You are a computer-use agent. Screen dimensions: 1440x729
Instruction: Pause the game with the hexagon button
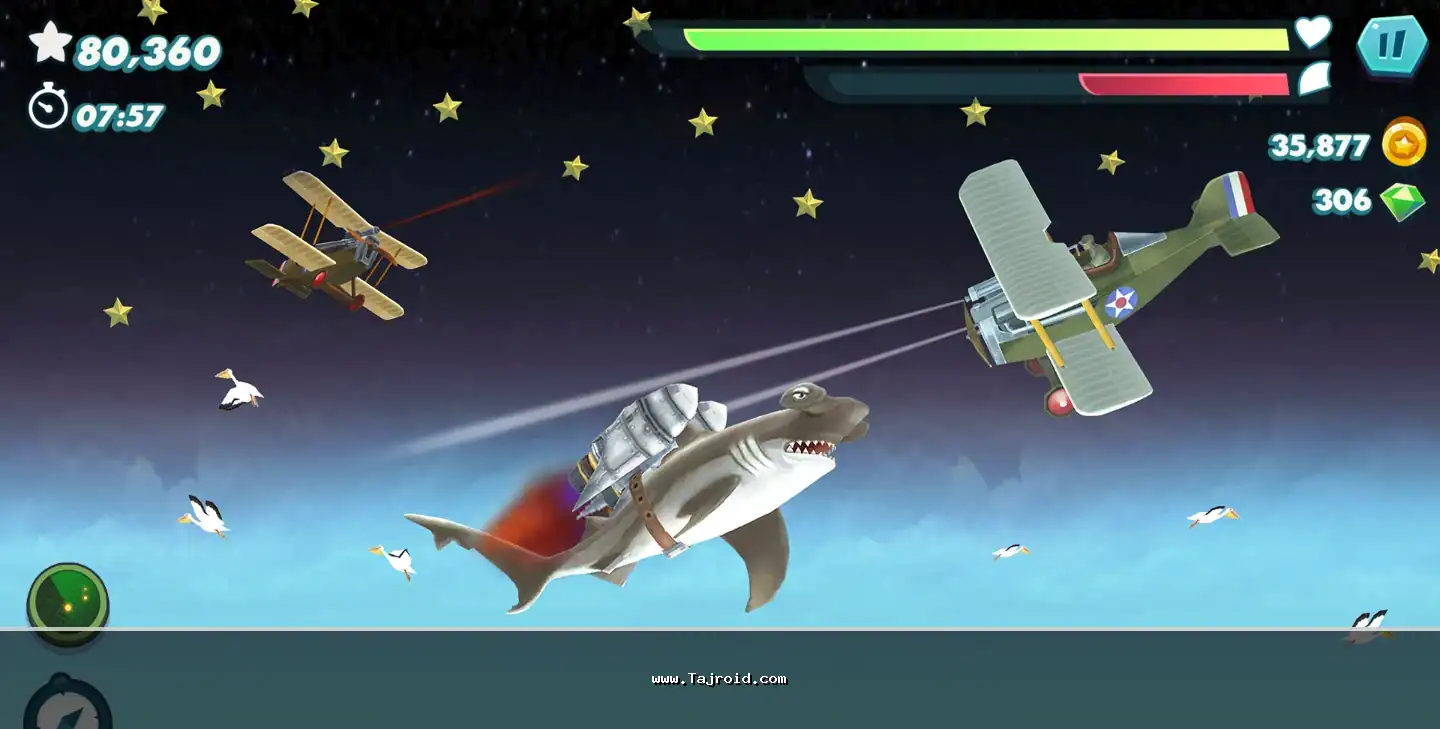click(1391, 45)
